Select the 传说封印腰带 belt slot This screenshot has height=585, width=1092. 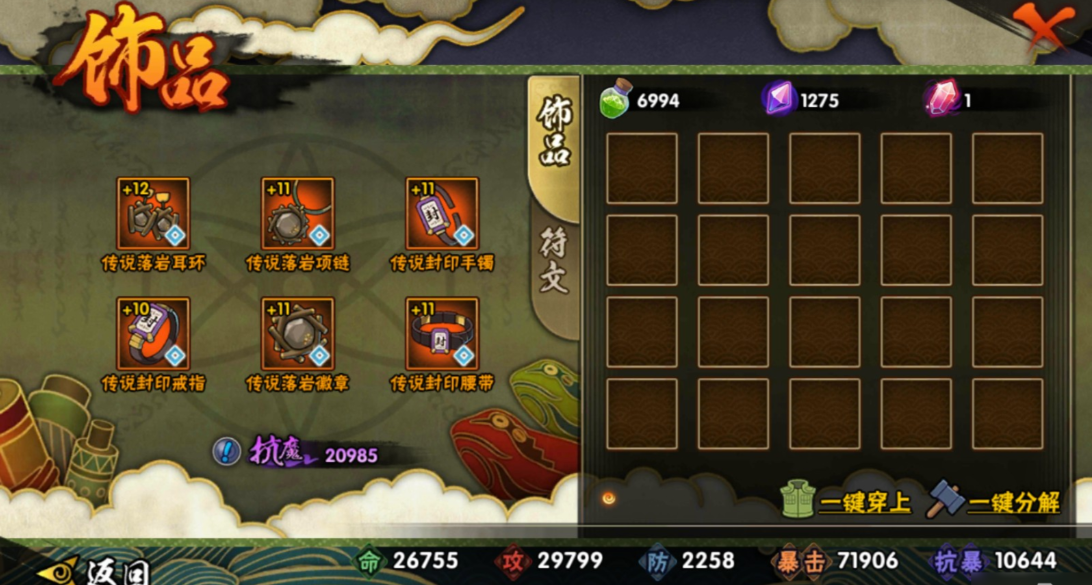pos(442,333)
